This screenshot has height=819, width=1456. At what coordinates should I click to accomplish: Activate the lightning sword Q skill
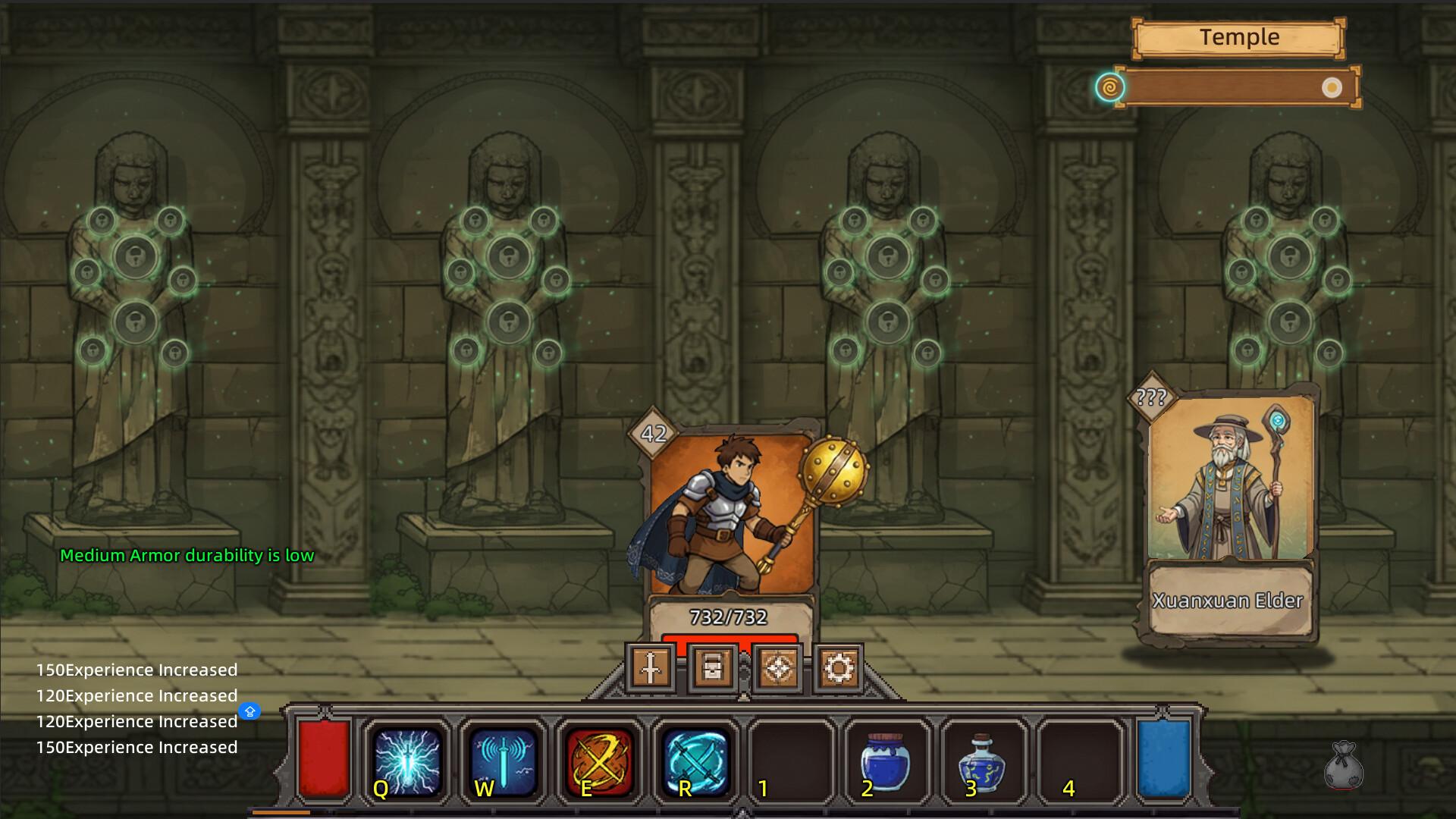408,762
